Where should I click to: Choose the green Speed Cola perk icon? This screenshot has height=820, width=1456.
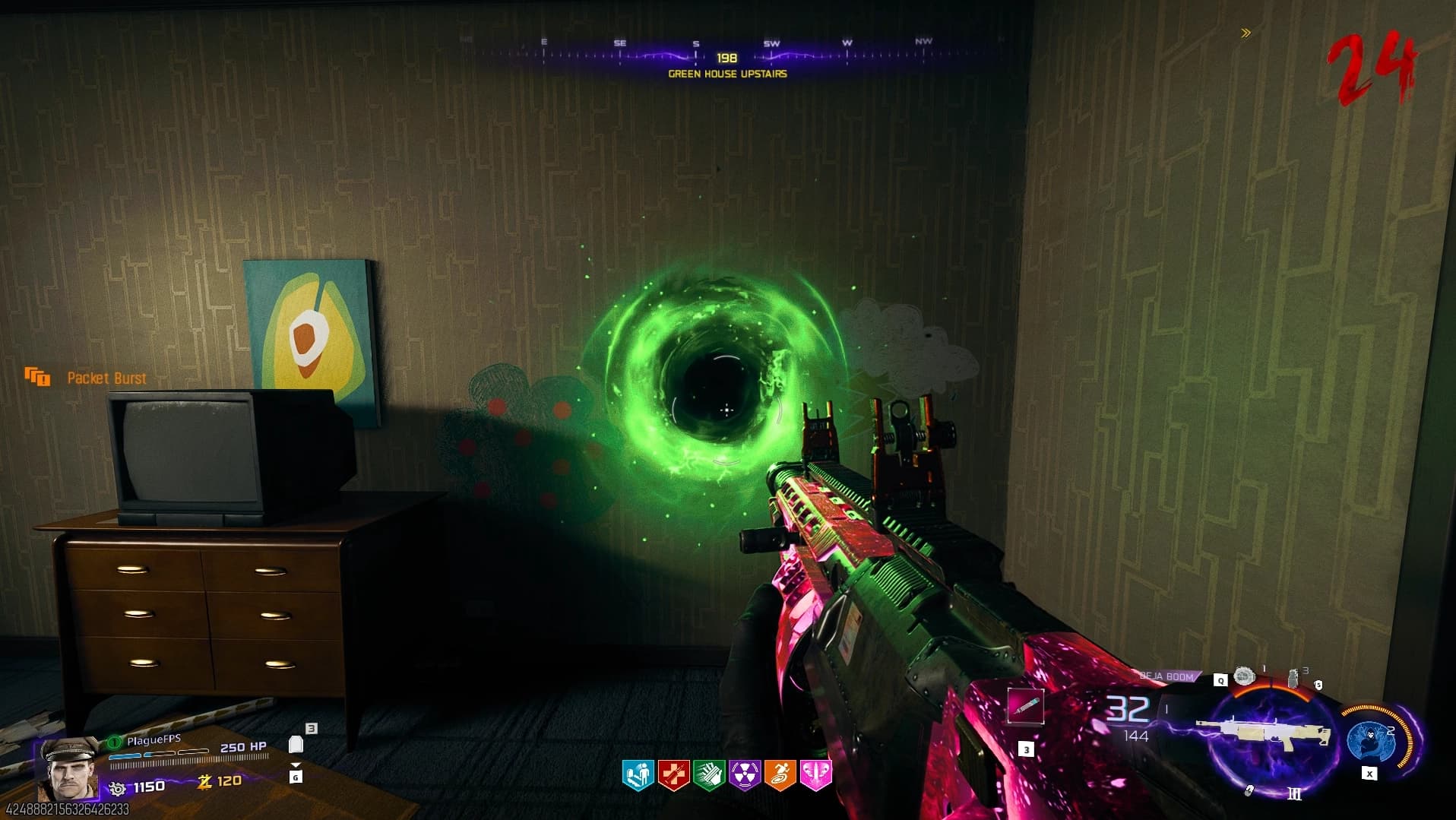tap(709, 774)
